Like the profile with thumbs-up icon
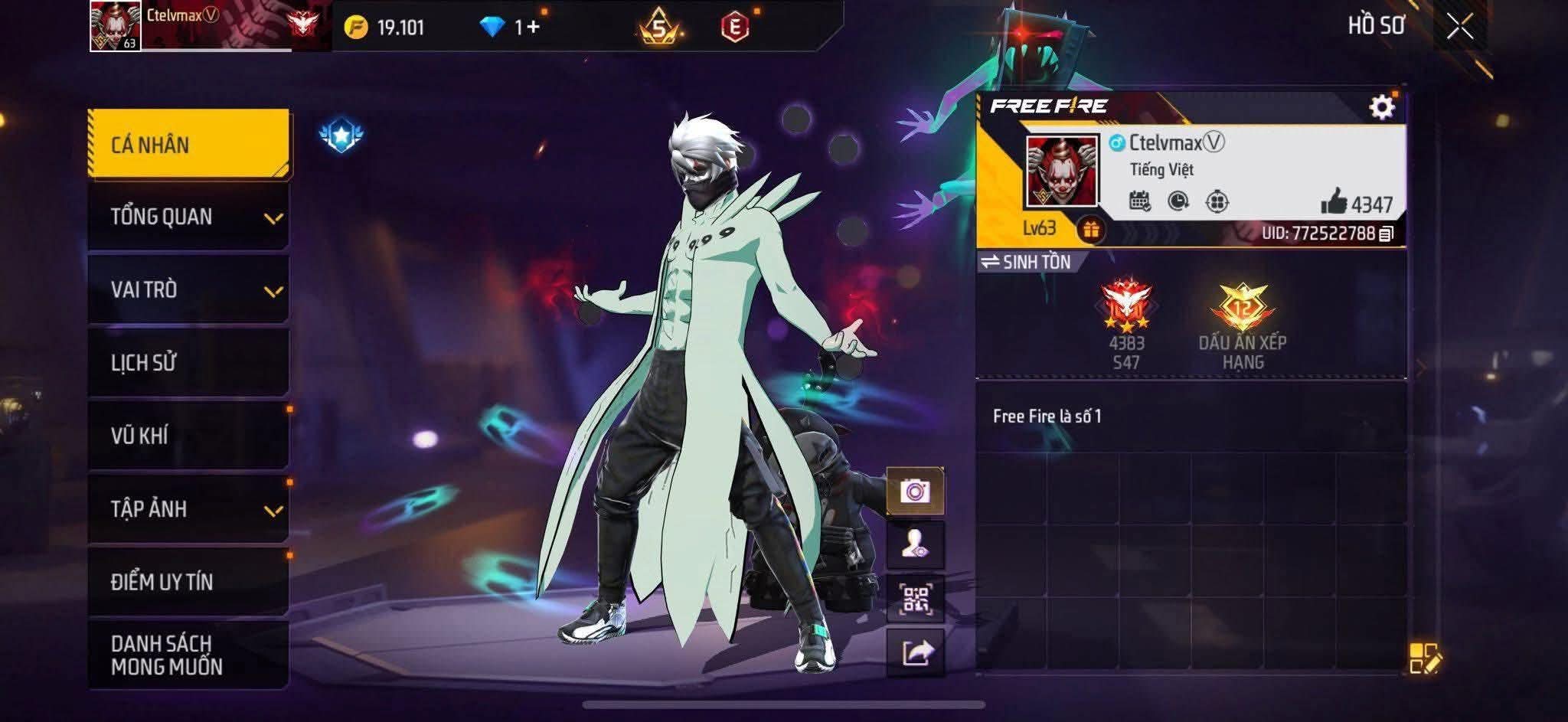1568x722 pixels. coord(1334,203)
